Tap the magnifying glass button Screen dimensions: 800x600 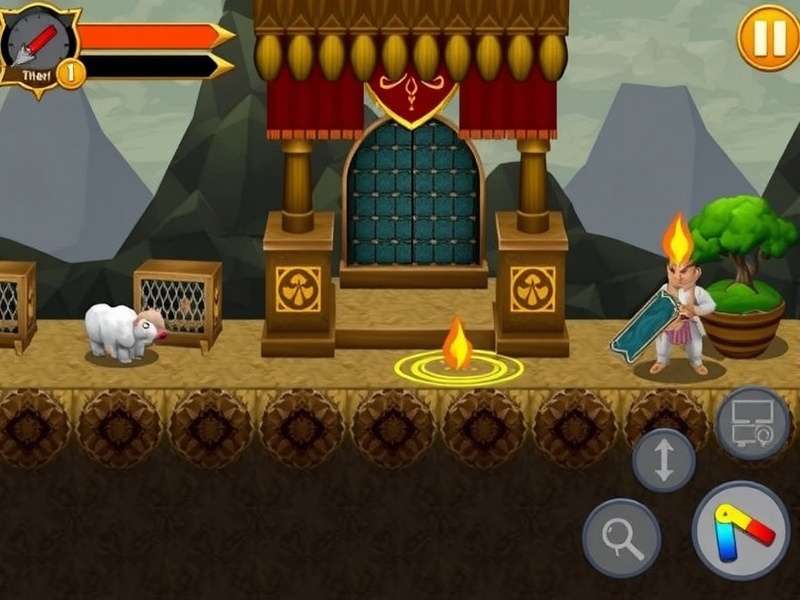tap(621, 538)
